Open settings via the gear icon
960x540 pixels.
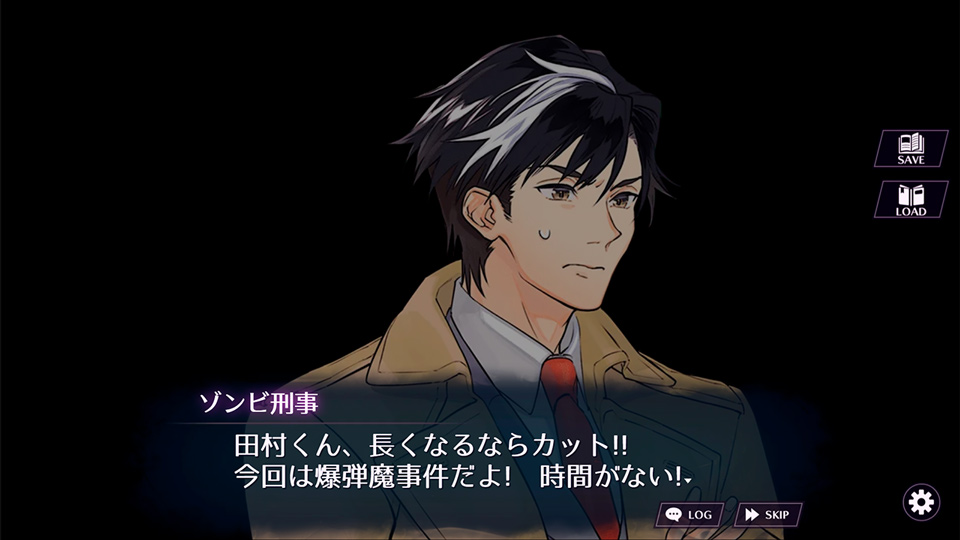(x=920, y=500)
